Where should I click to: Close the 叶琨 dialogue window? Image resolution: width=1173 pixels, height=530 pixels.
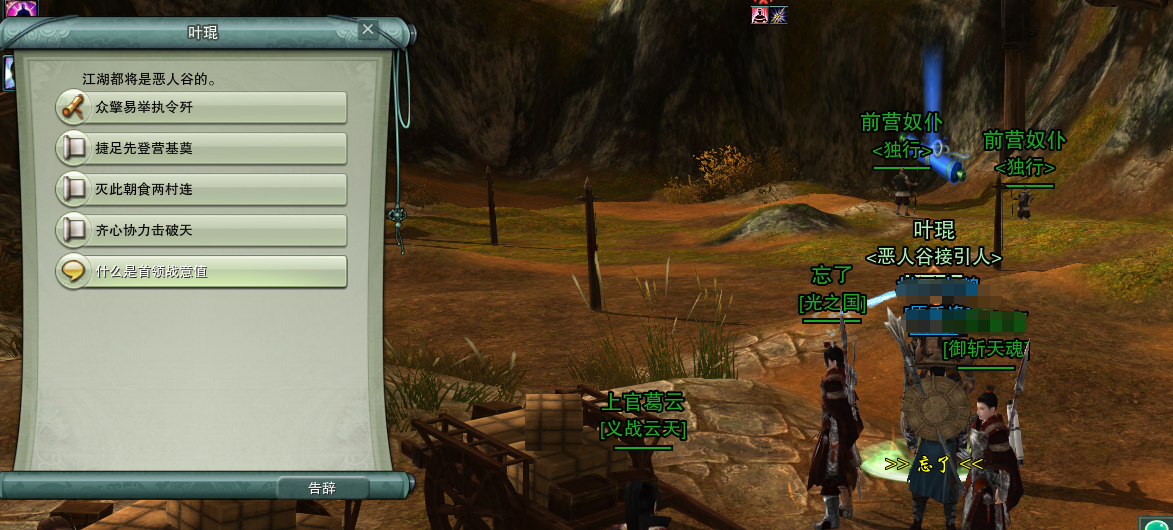[x=368, y=30]
